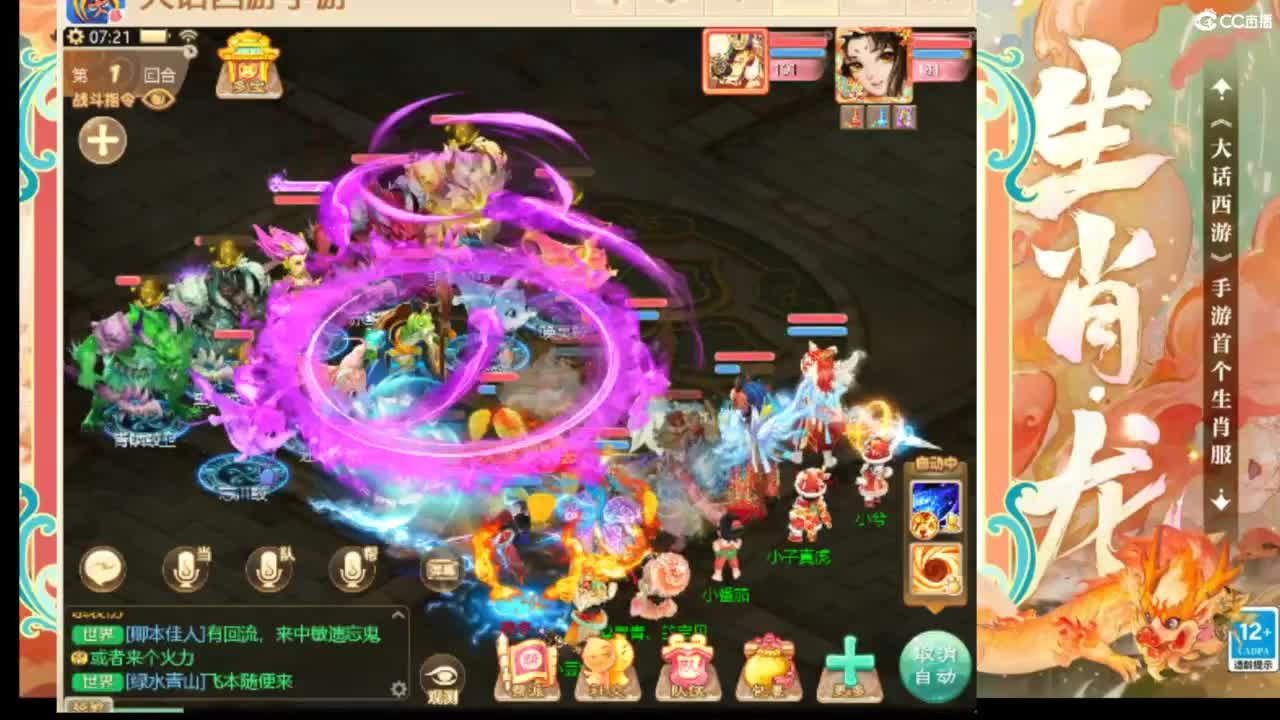Collapse the auto skill panel via down arrow
Viewport: 1280px width, 720px height.
(x=934, y=609)
